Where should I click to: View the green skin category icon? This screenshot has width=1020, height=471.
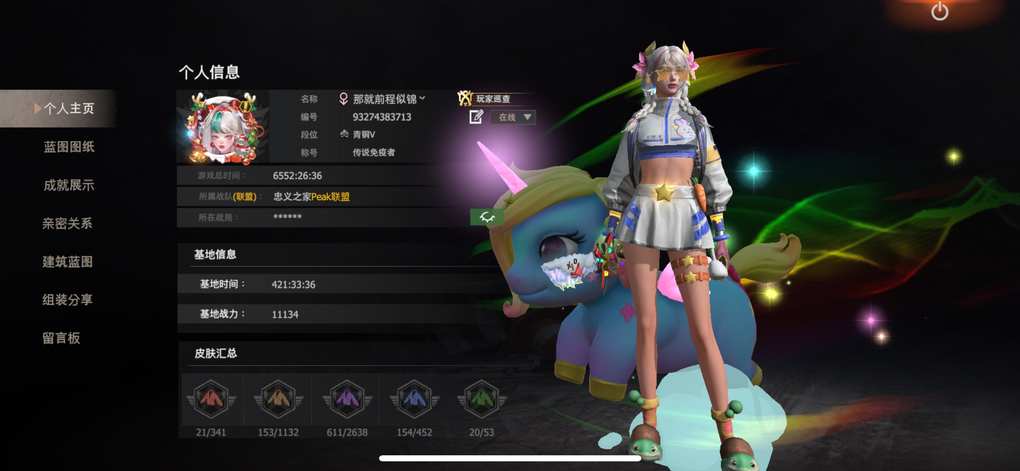click(x=479, y=398)
